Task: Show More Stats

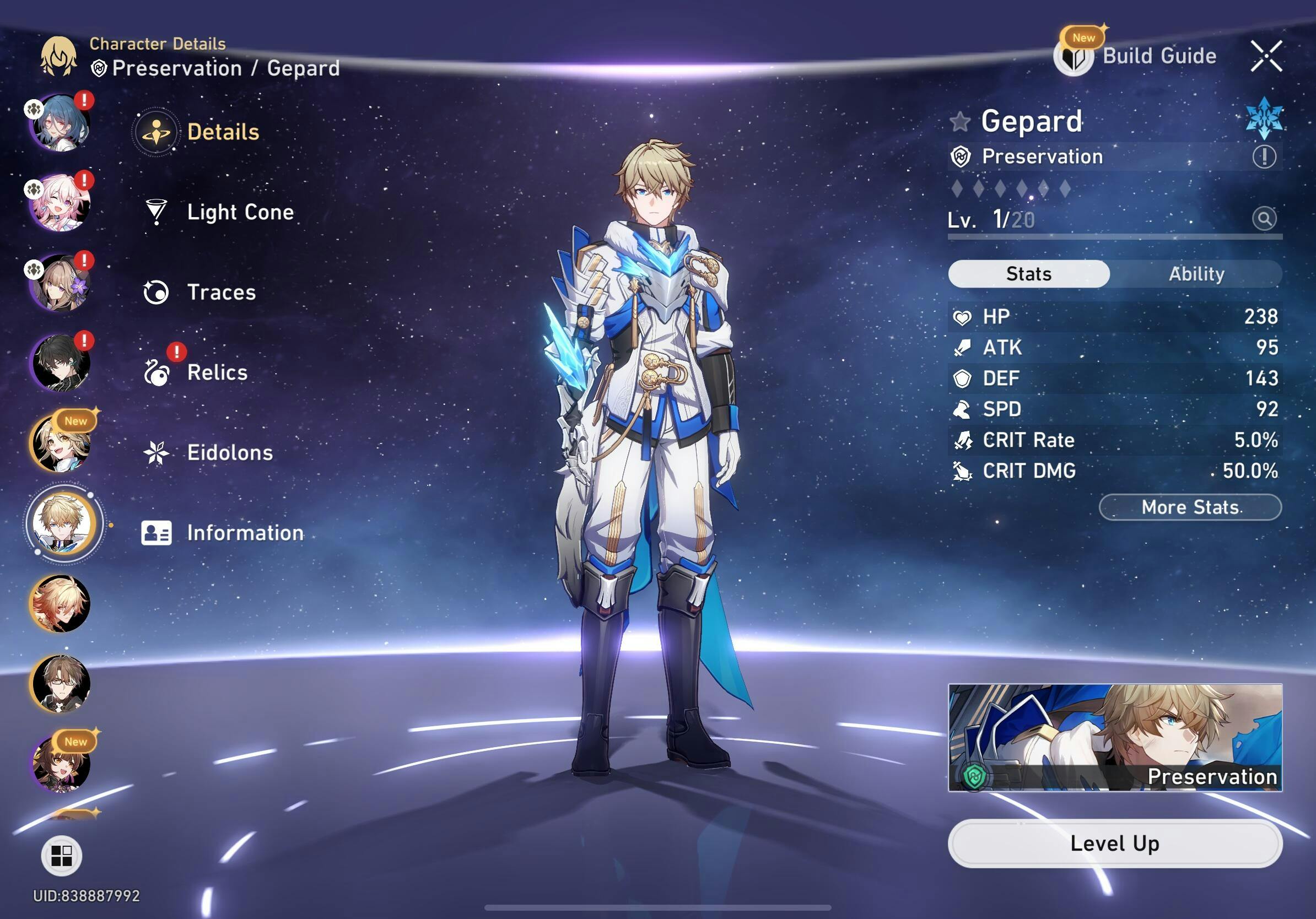Action: point(1190,507)
